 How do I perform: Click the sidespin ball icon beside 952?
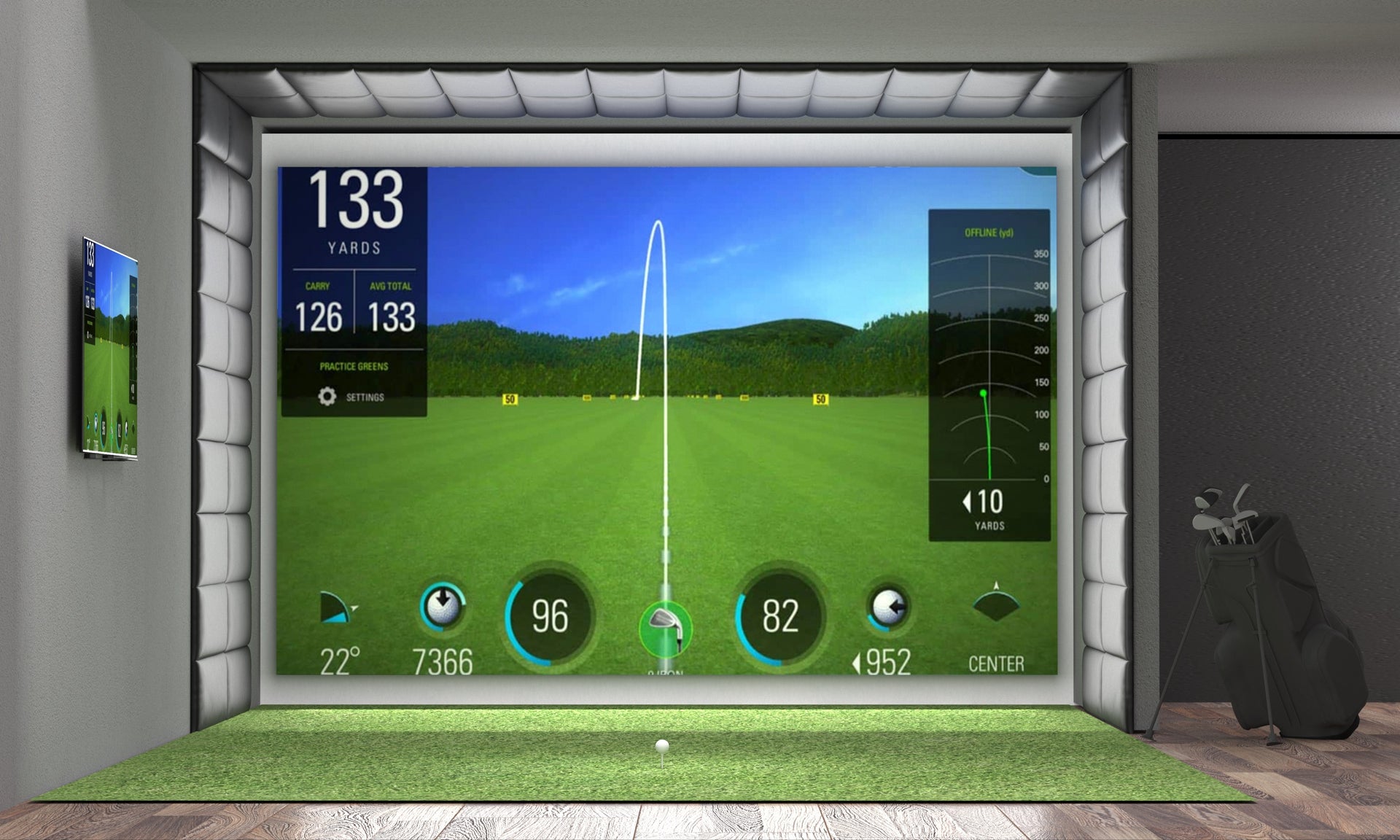888,606
